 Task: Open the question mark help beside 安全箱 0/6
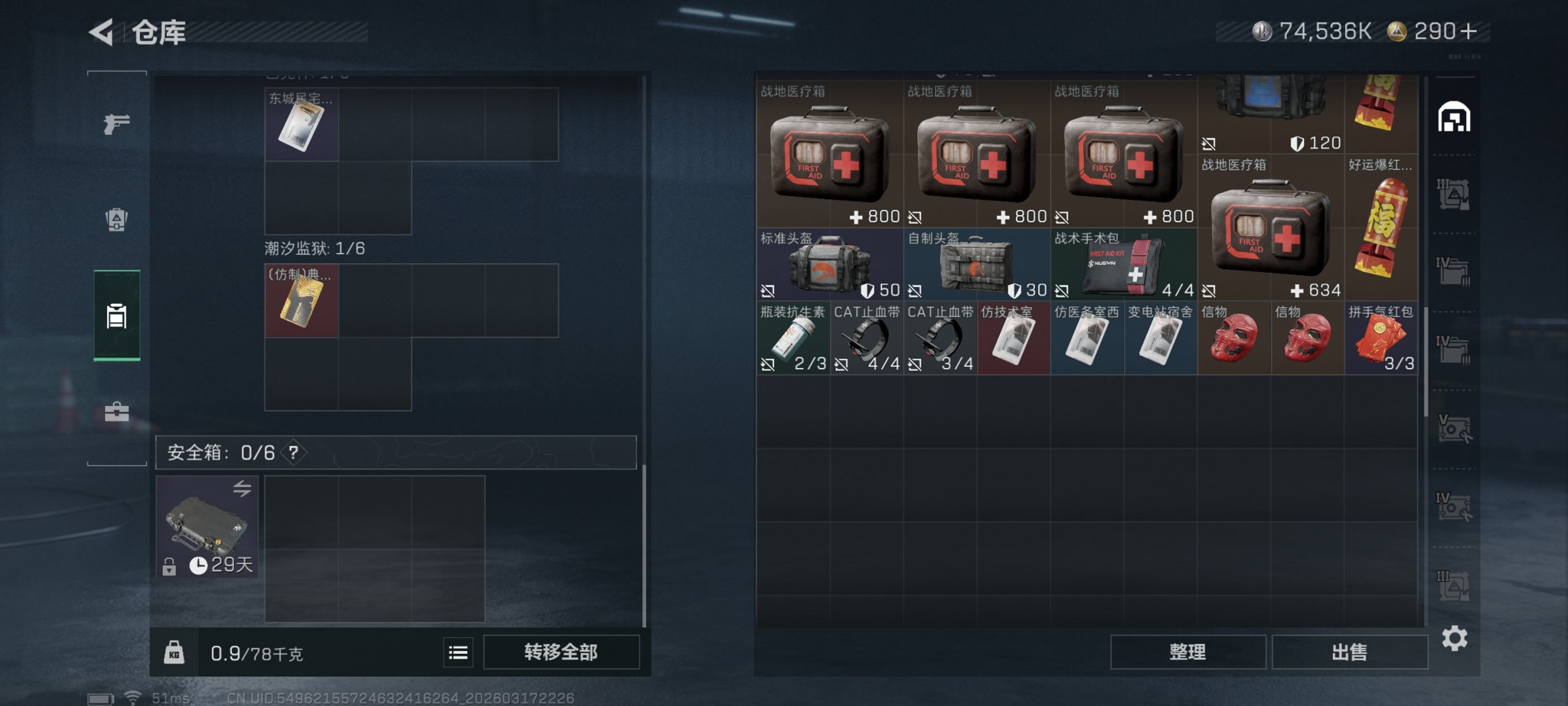point(294,452)
